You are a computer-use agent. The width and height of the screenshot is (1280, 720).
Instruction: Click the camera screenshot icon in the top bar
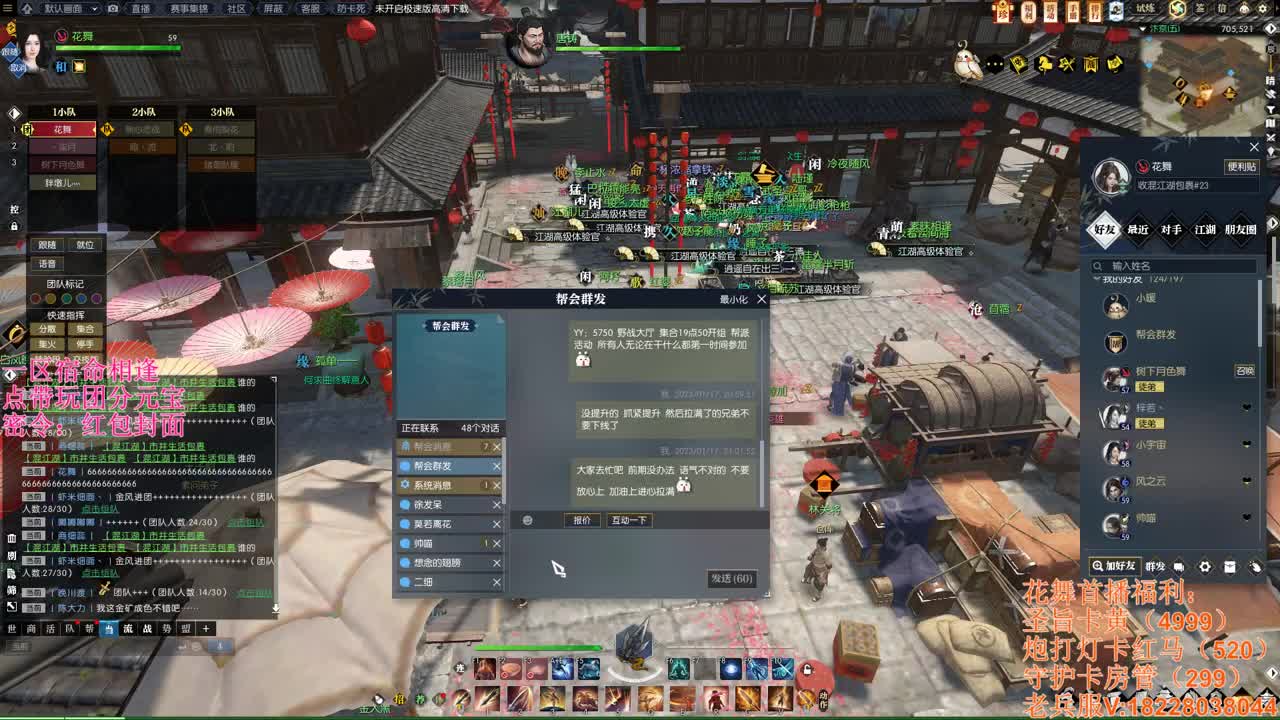[113, 9]
